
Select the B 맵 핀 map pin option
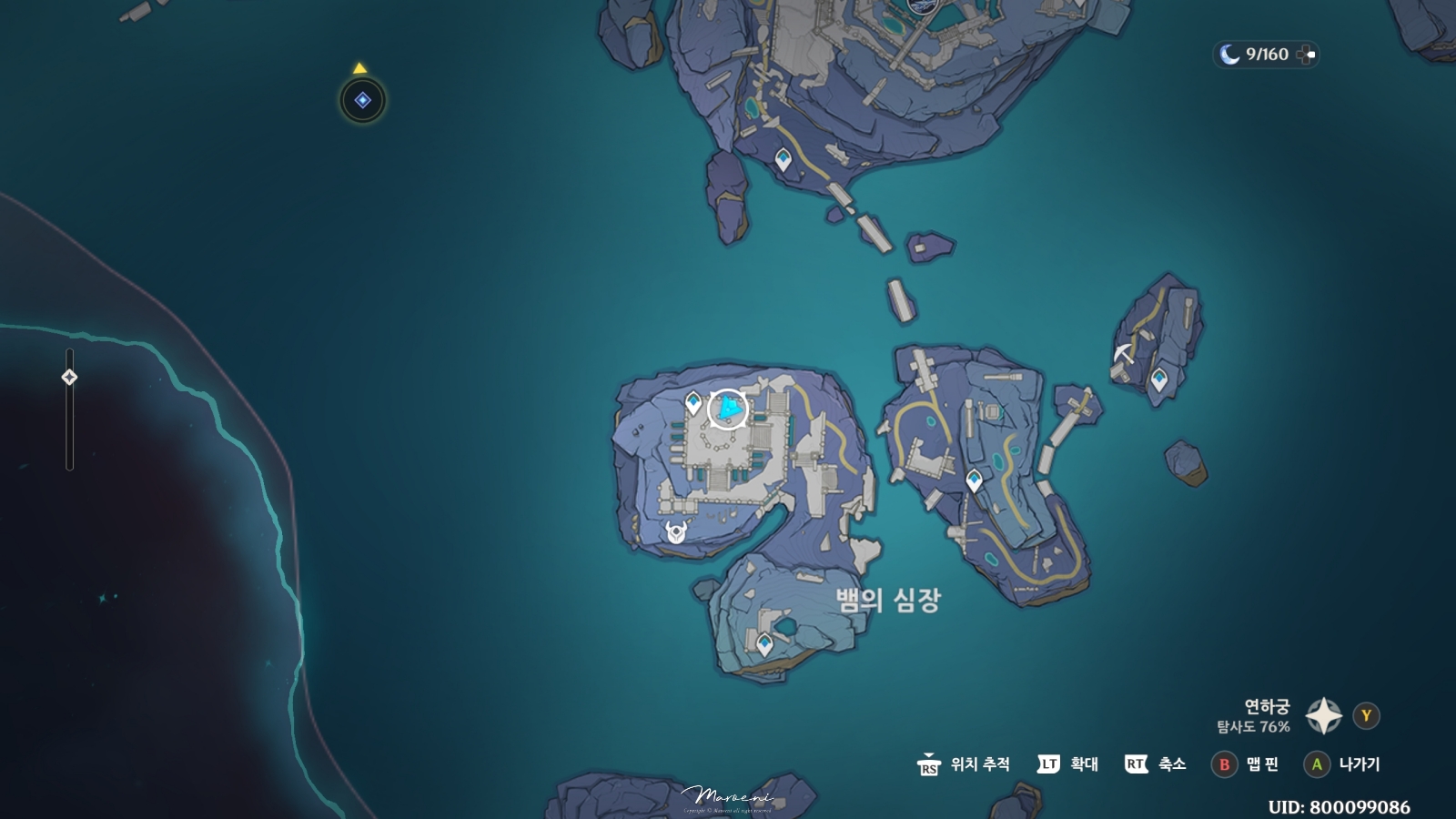(1244, 765)
